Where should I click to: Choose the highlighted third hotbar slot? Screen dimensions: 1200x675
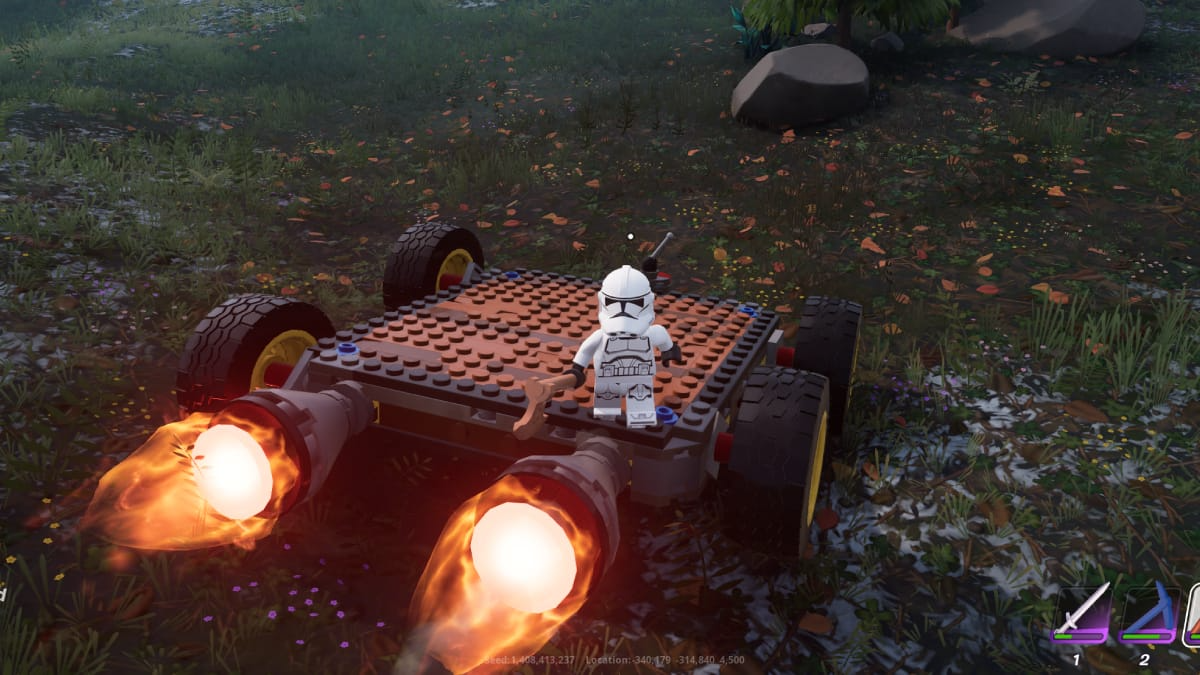click(x=1192, y=613)
